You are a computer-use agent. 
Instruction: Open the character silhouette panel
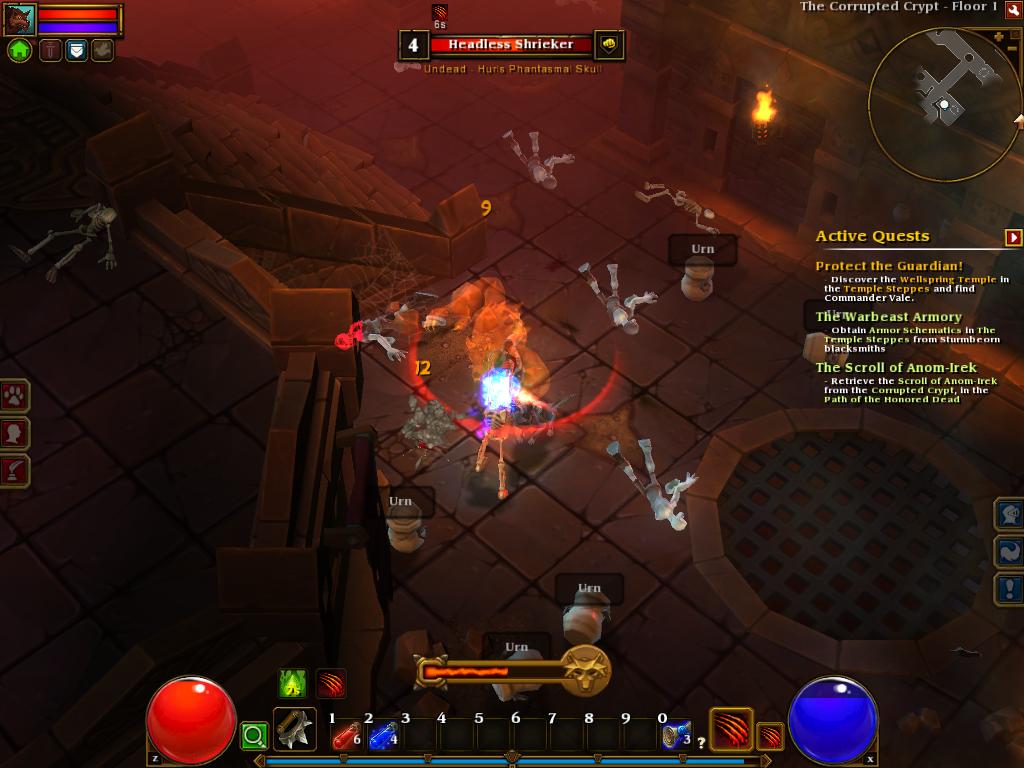click(x=15, y=433)
